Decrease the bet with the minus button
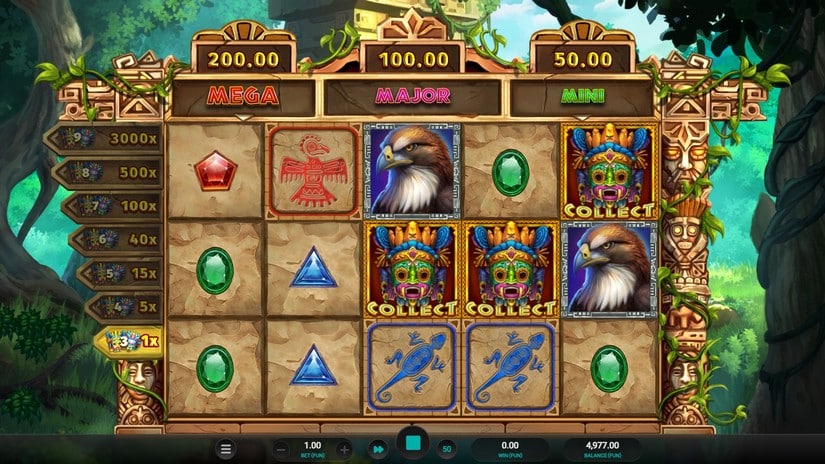The height and width of the screenshot is (464, 825). (281, 449)
